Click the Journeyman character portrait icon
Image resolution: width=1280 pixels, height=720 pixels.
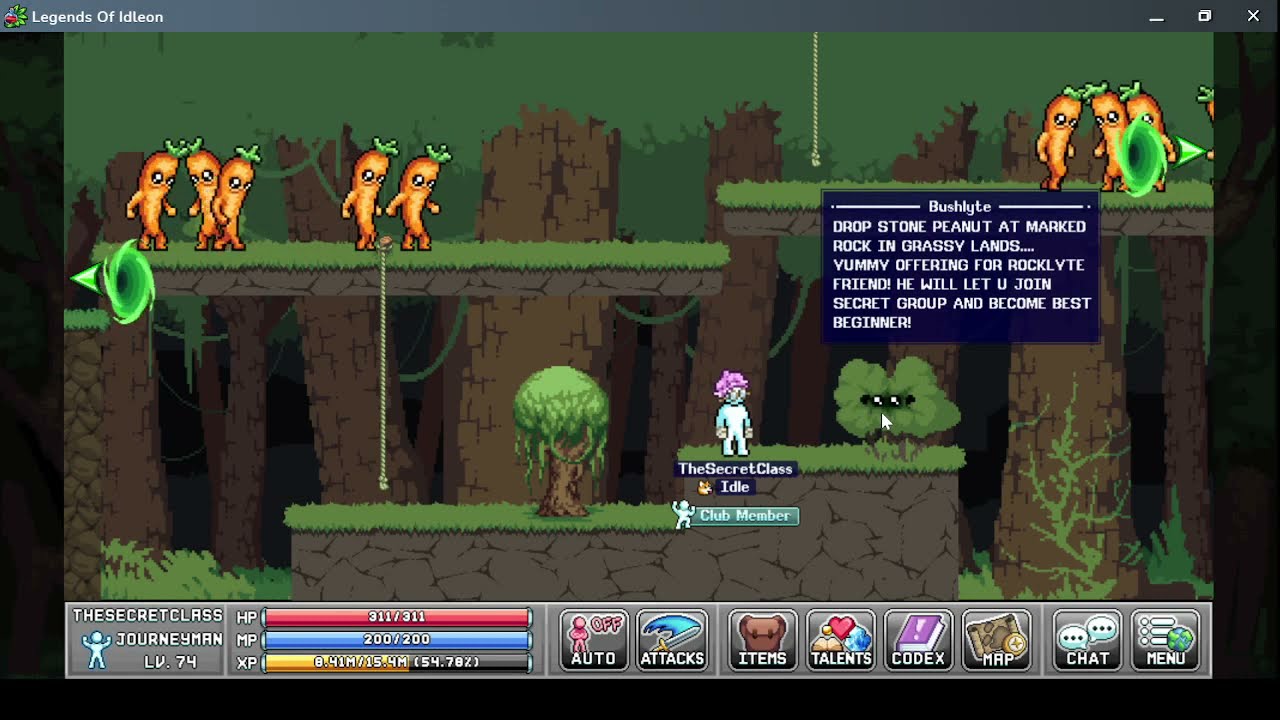click(x=96, y=650)
